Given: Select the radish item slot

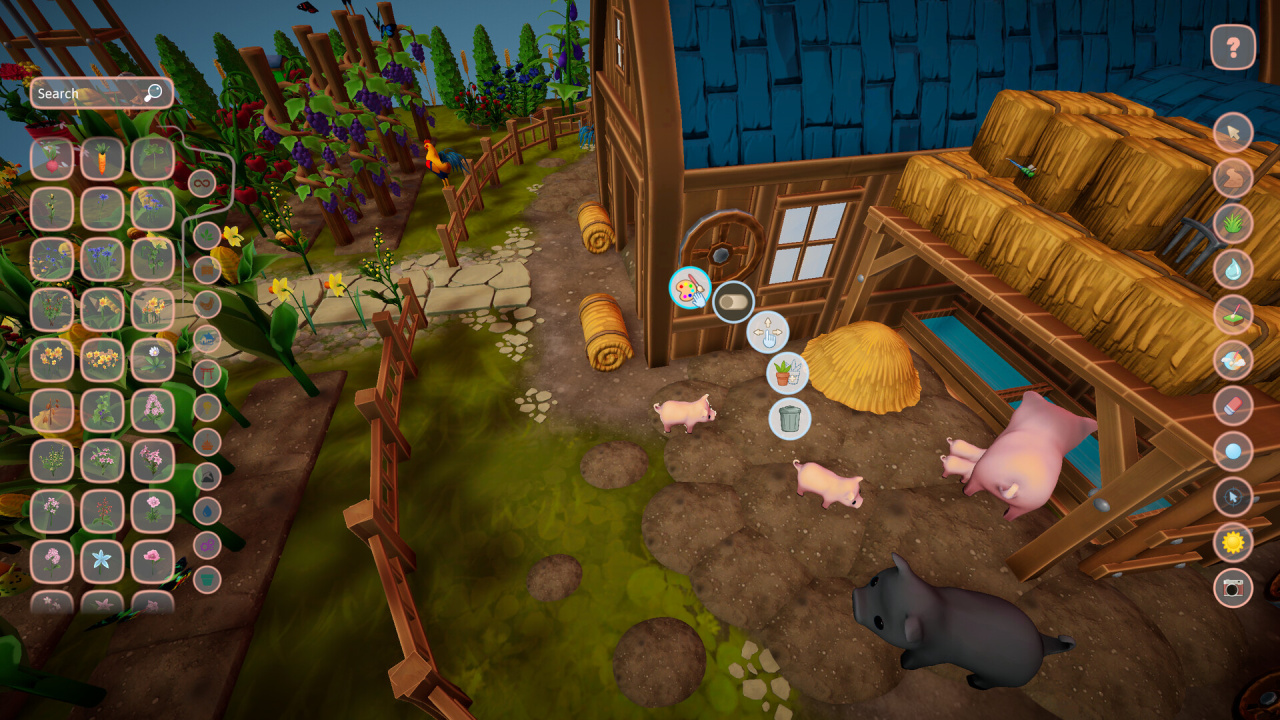Looking at the screenshot, I should (x=52, y=158).
